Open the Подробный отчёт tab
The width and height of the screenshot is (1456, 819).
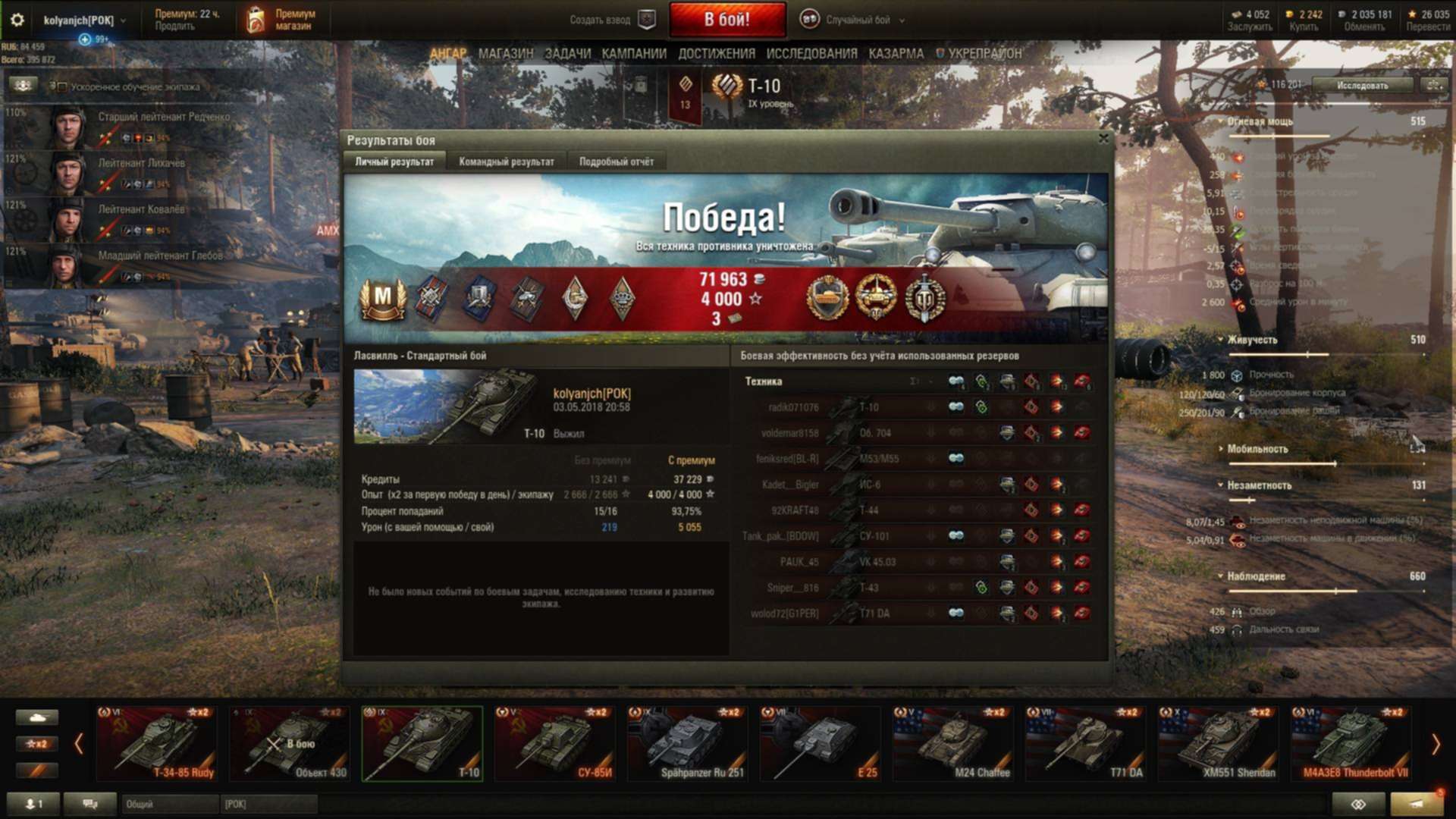(x=616, y=162)
